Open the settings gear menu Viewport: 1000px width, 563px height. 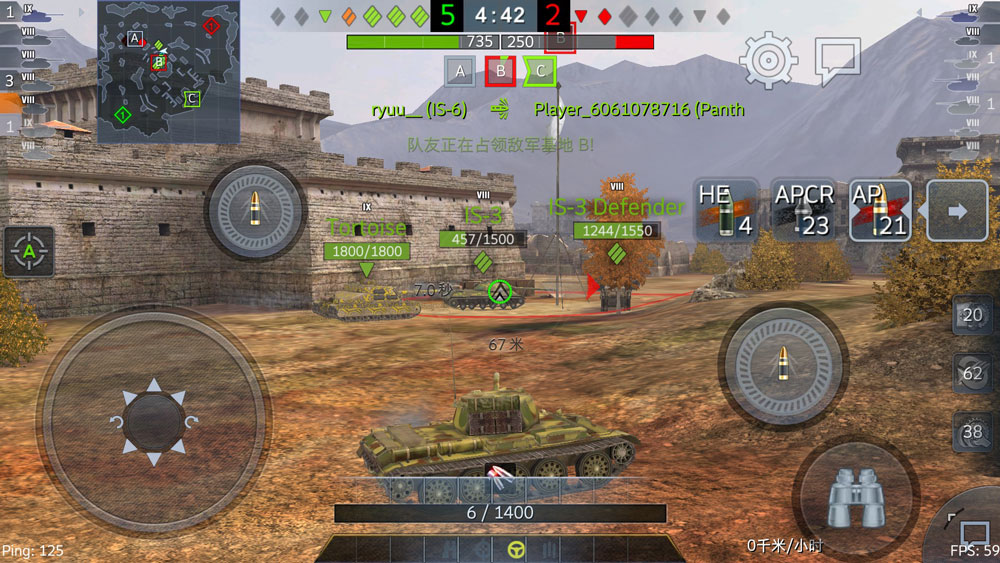pos(768,60)
